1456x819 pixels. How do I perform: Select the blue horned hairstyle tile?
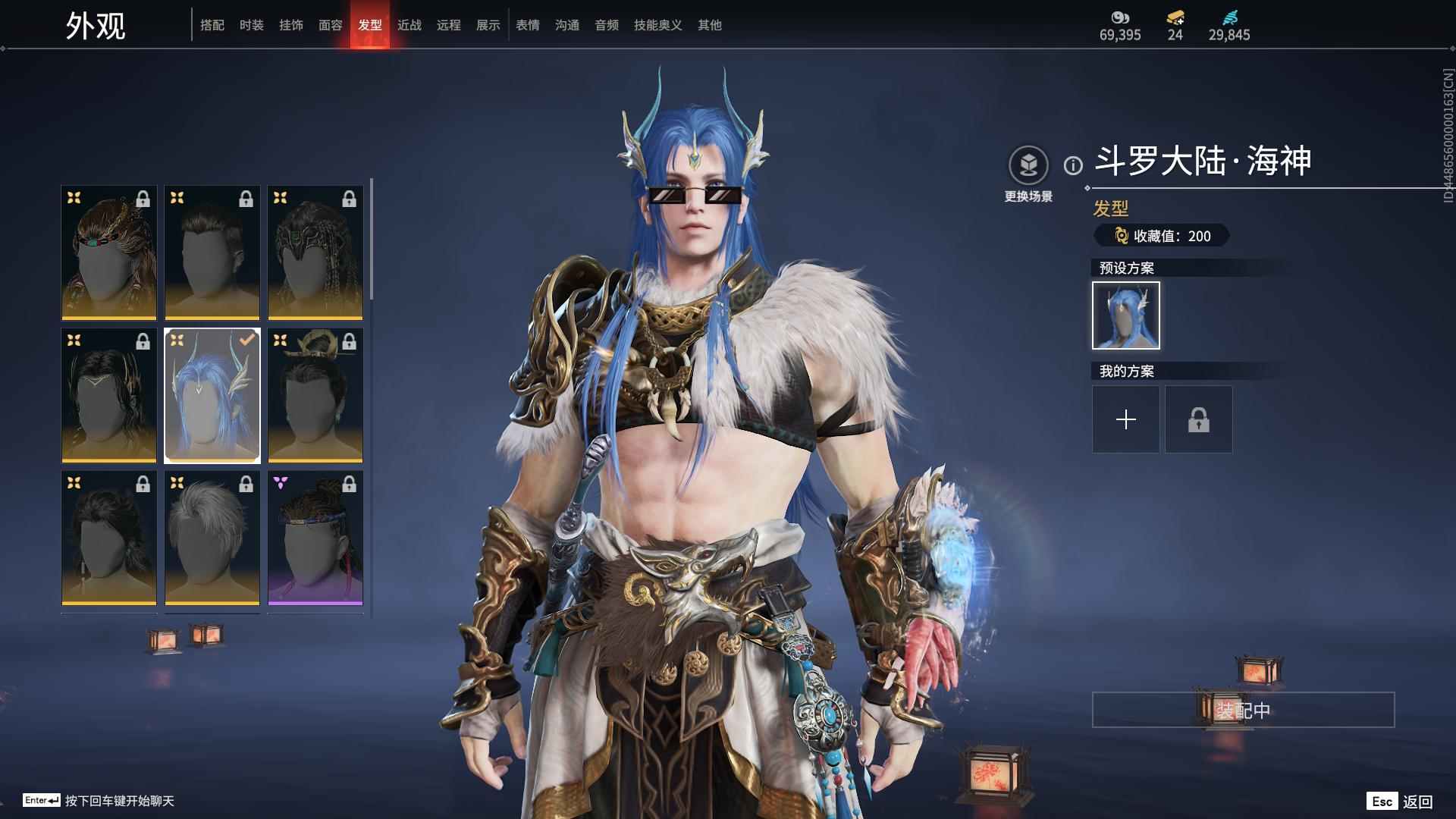[x=212, y=395]
